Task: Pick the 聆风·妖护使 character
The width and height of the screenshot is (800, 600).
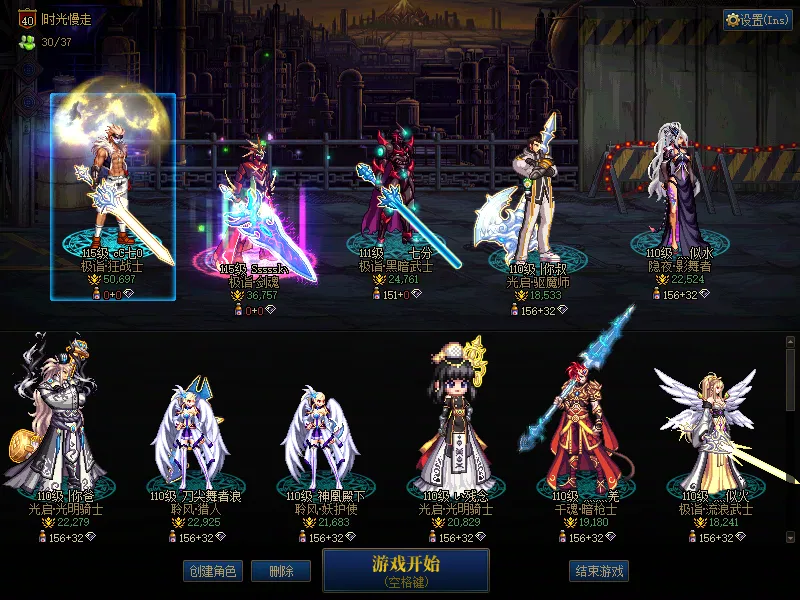Action: (320, 435)
